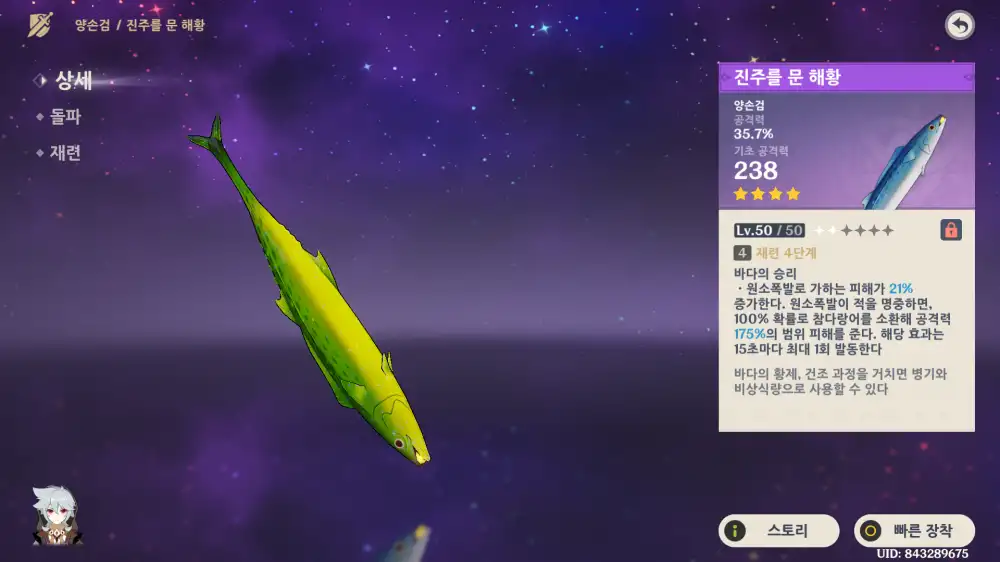Open the 스토리 story button
1000x562 pixels.
[779, 531]
